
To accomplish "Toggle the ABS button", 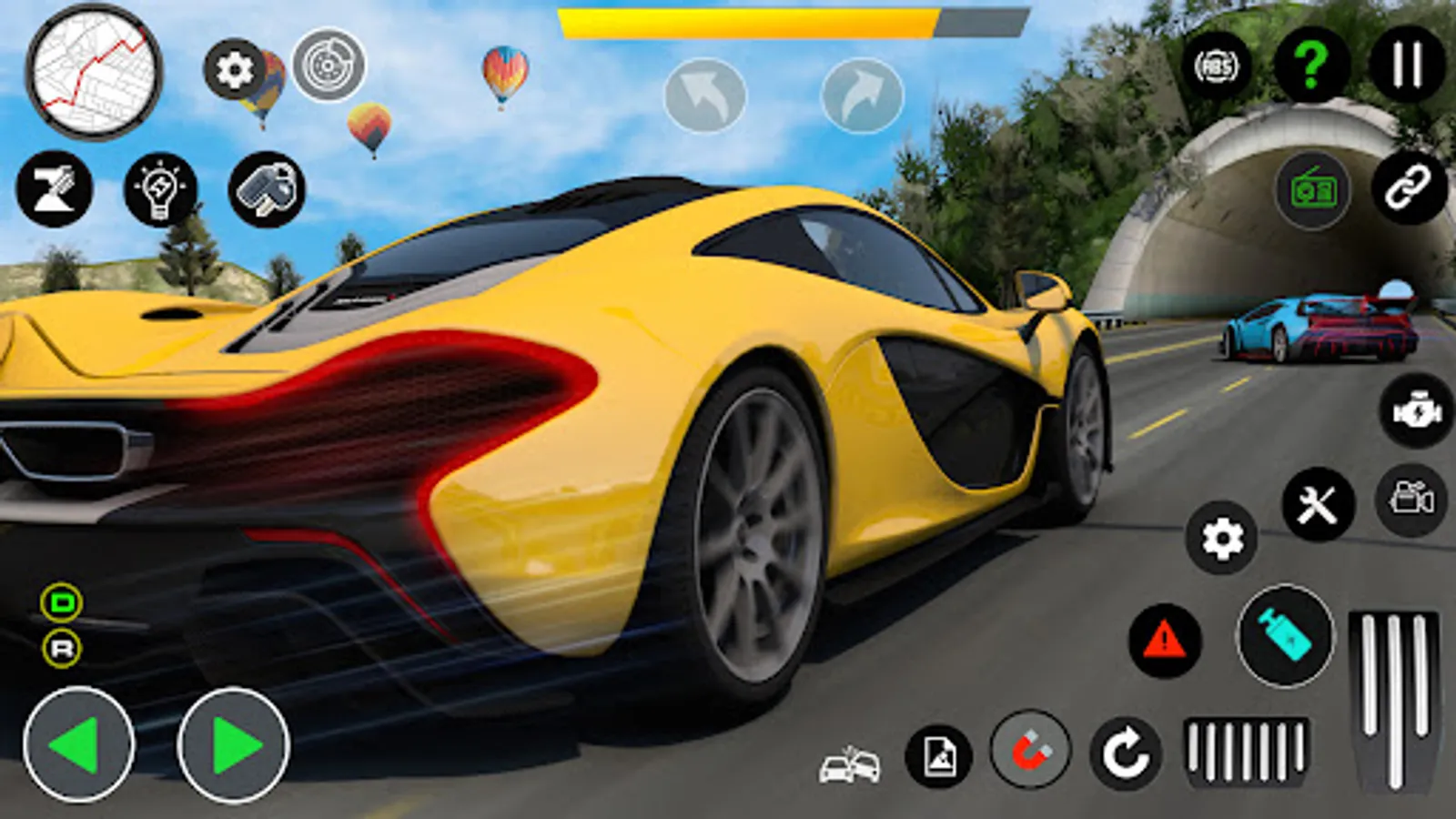I will click(x=1217, y=66).
